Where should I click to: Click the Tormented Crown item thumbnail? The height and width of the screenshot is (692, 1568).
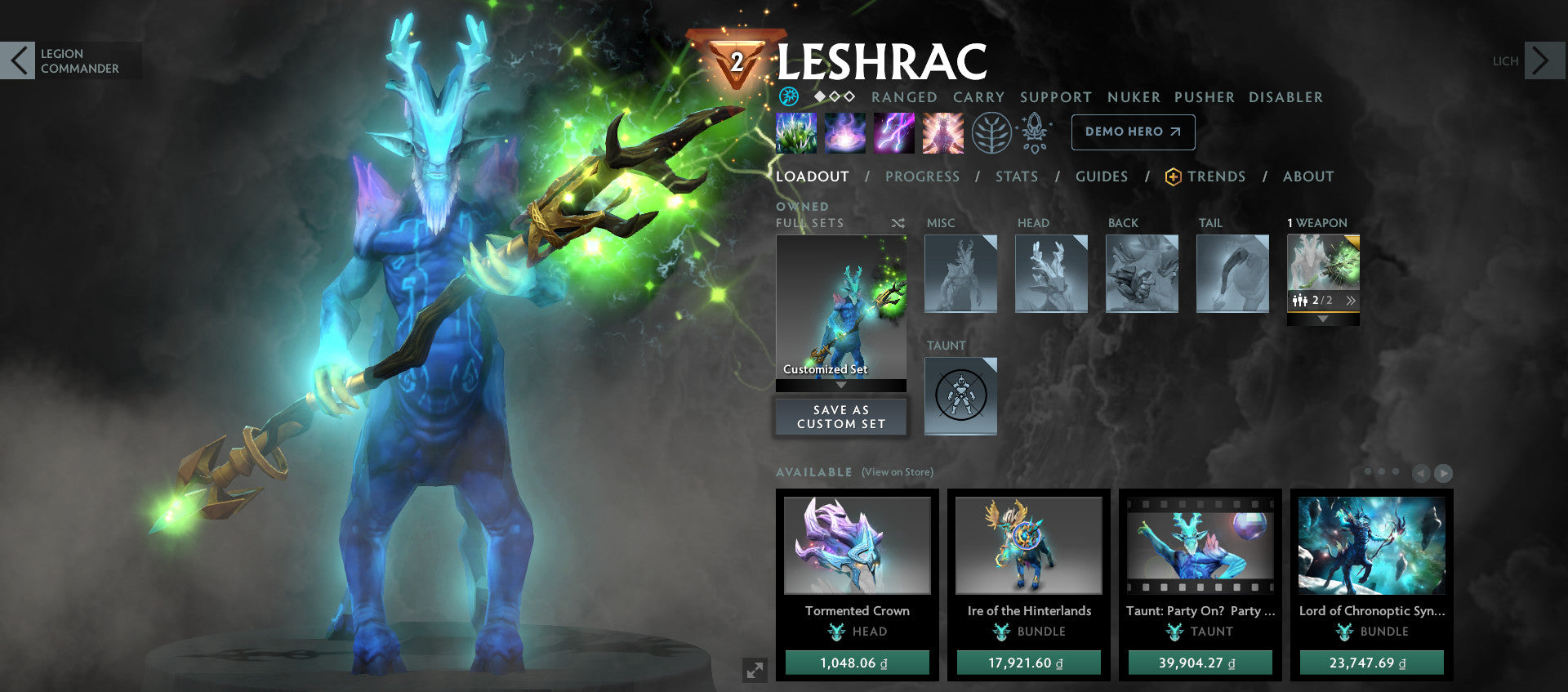(856, 546)
